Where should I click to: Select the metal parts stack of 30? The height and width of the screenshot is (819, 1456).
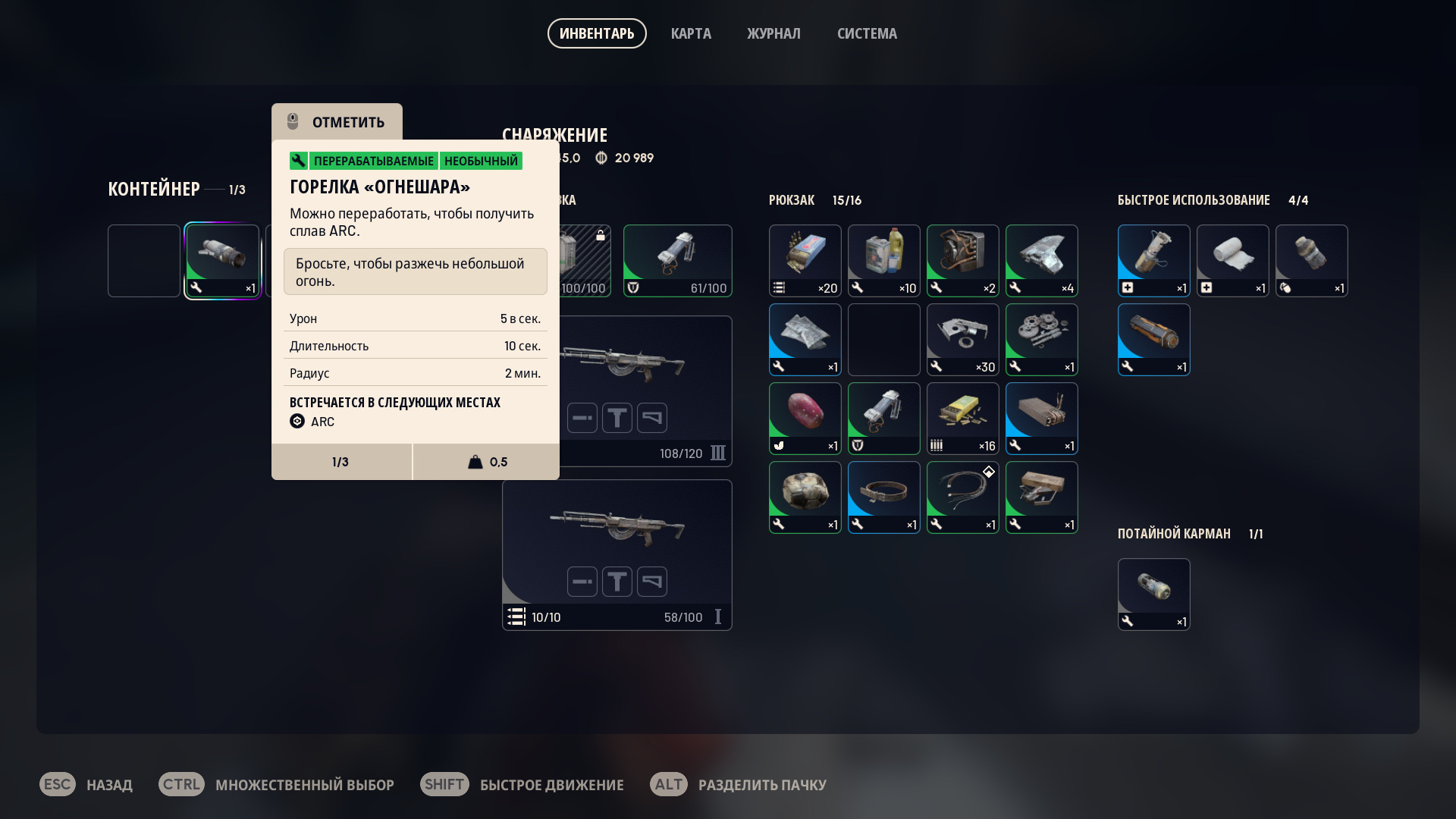pos(962,339)
